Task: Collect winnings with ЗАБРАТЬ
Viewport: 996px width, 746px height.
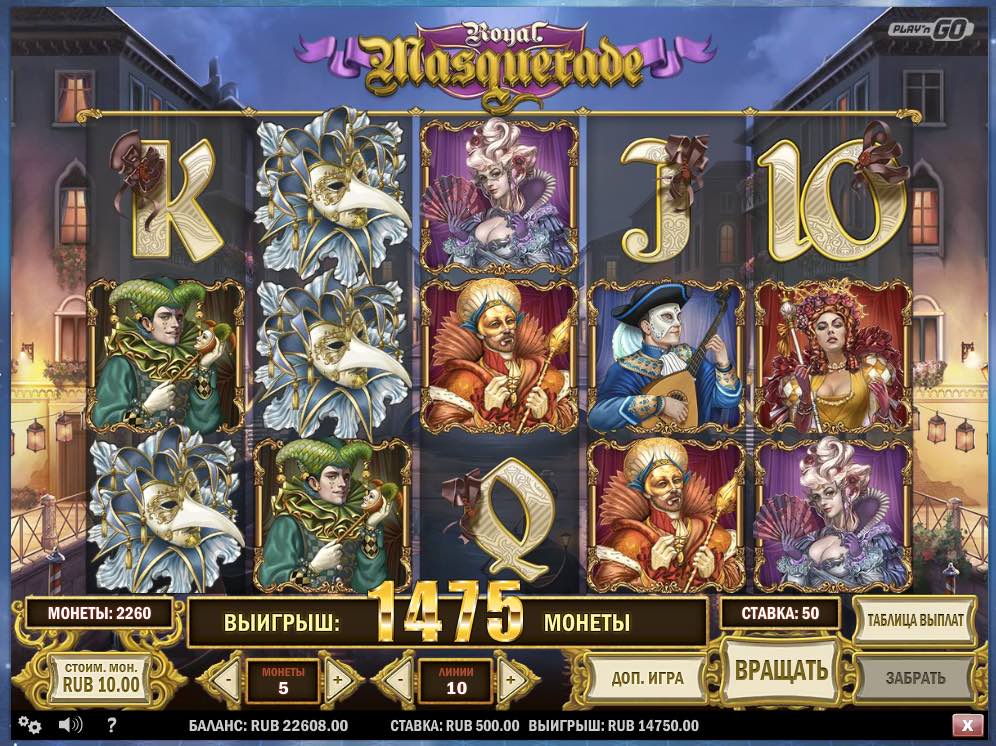Action: [914, 677]
